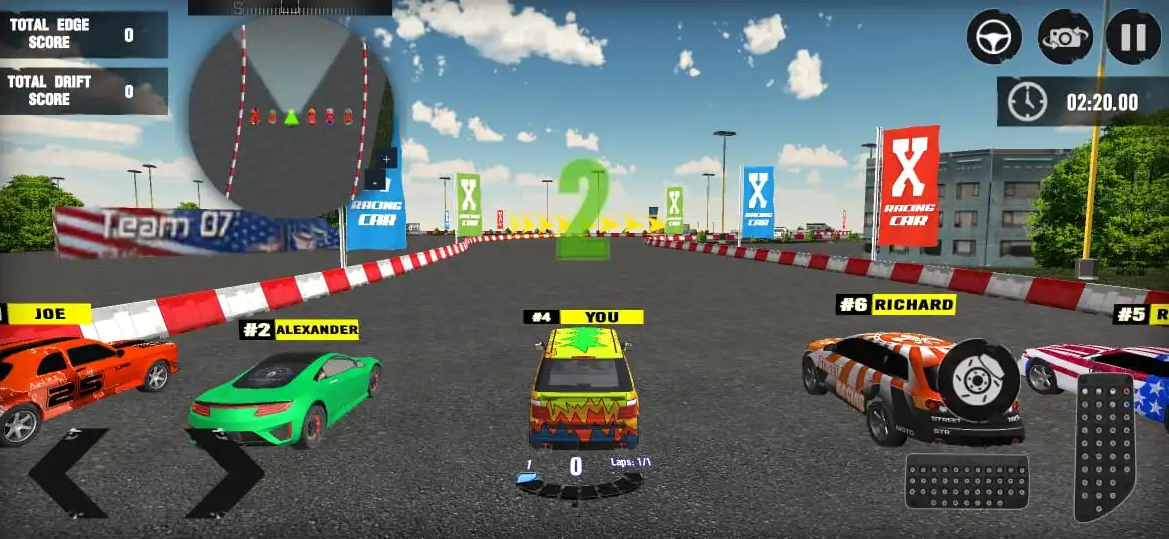Steer right with the right arrow

click(223, 473)
